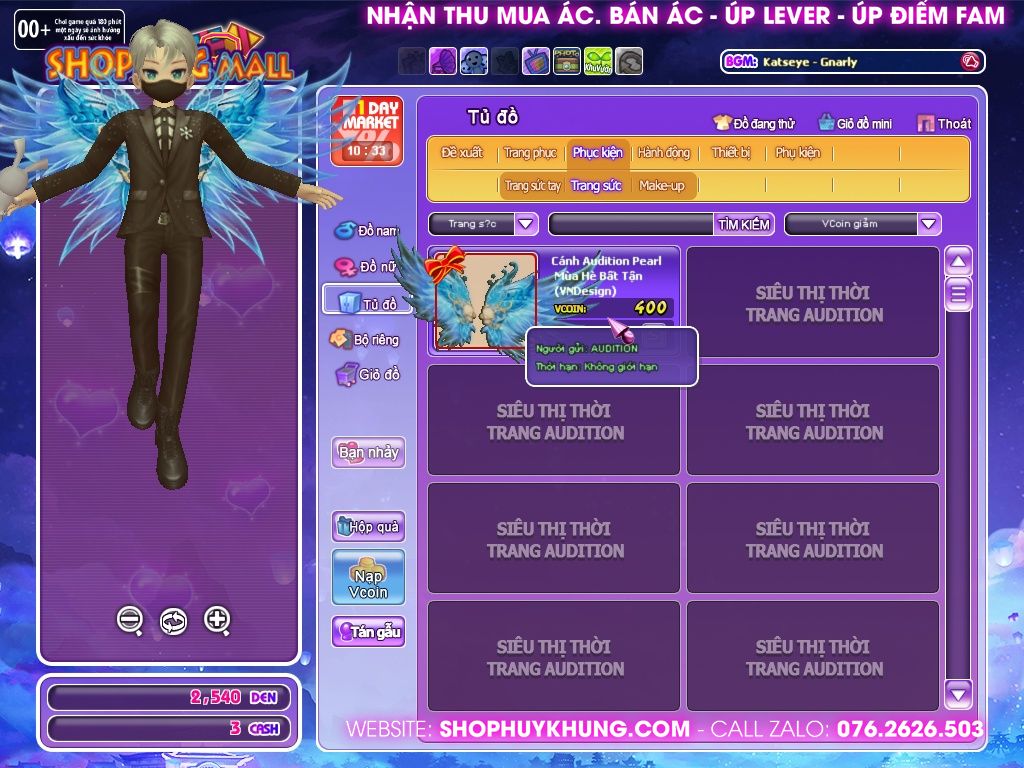Viewport: 1024px width, 768px height.
Task: Select the Hành động tab
Action: click(663, 153)
